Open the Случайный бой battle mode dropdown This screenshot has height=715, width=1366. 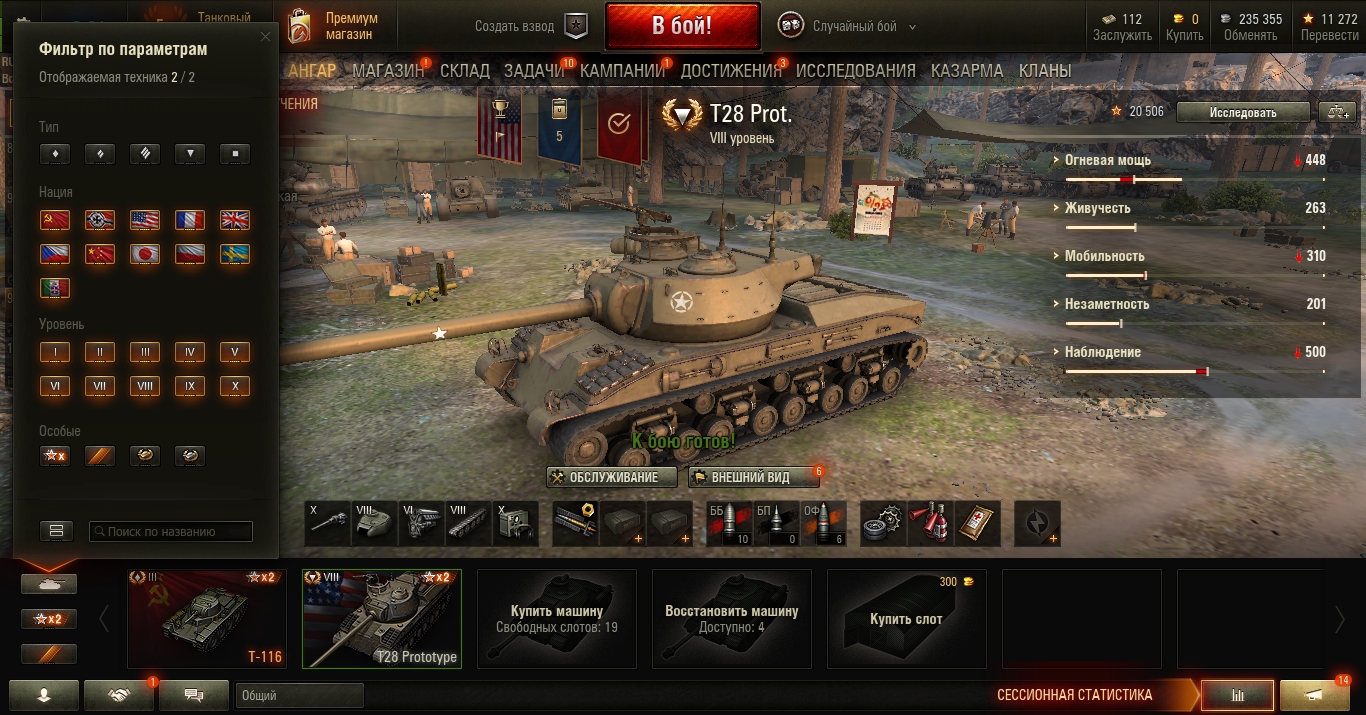[863, 27]
